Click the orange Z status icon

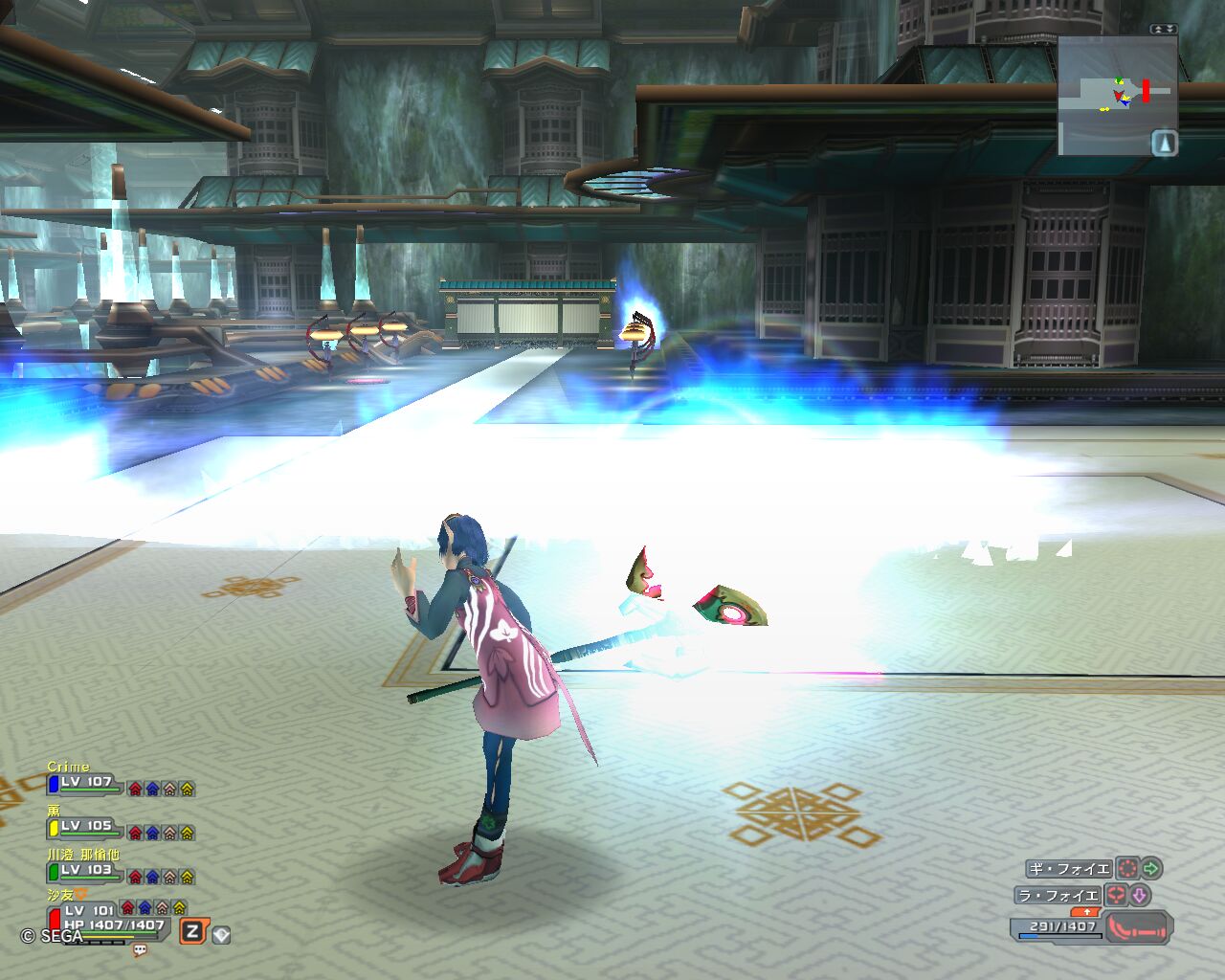(x=192, y=931)
